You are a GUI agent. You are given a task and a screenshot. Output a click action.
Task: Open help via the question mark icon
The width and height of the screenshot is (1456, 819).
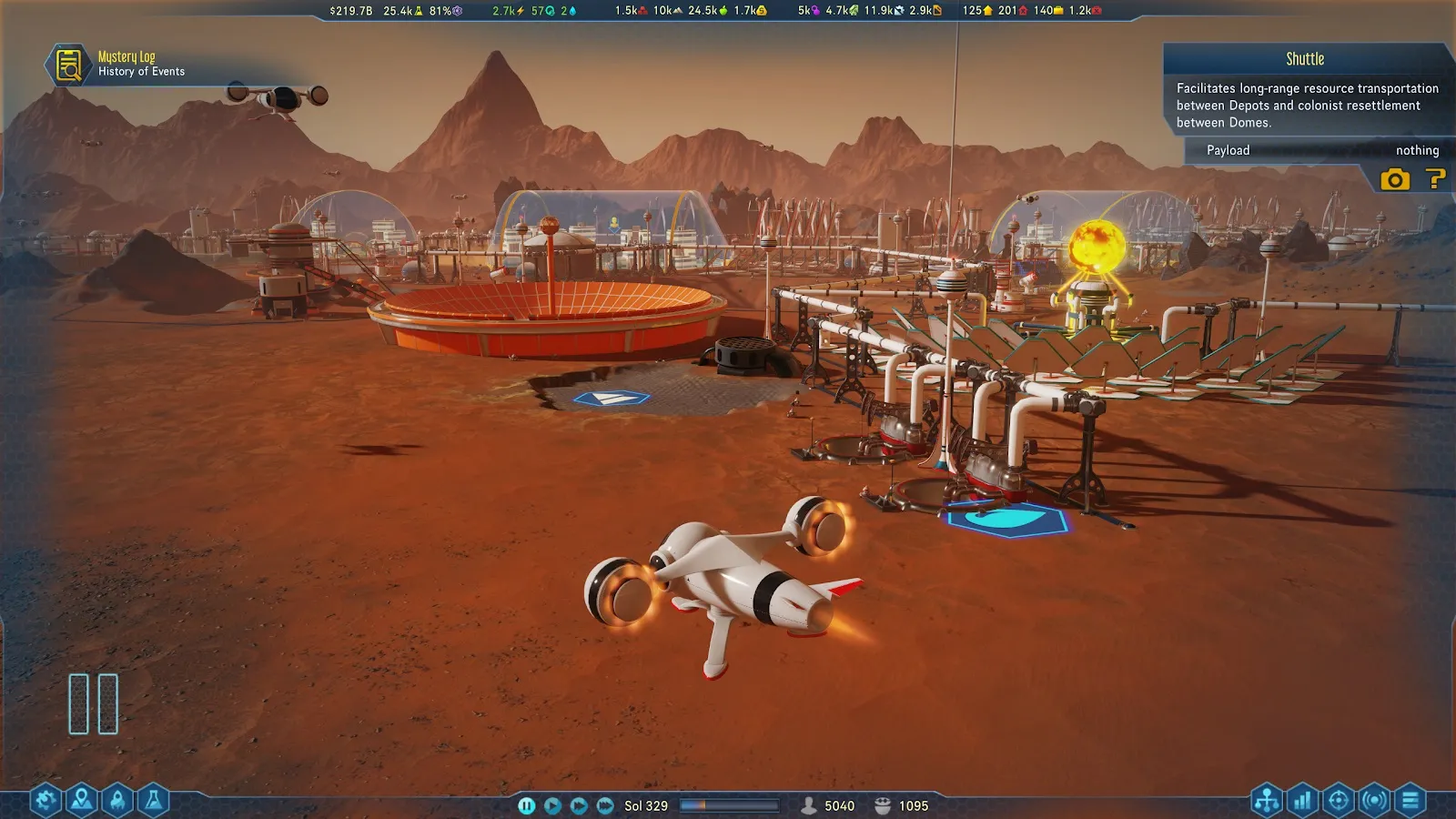(x=1435, y=179)
